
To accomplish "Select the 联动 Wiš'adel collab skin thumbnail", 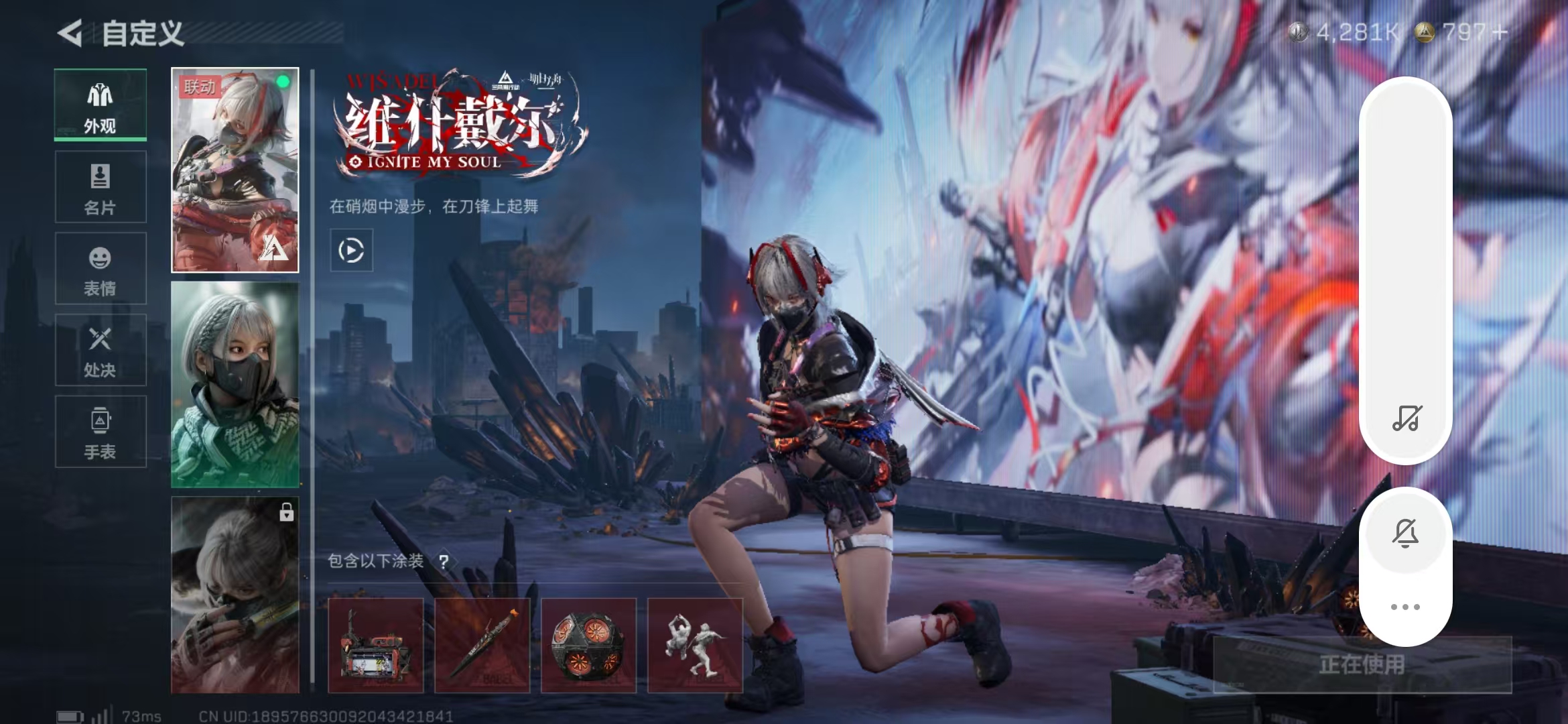I will click(235, 170).
